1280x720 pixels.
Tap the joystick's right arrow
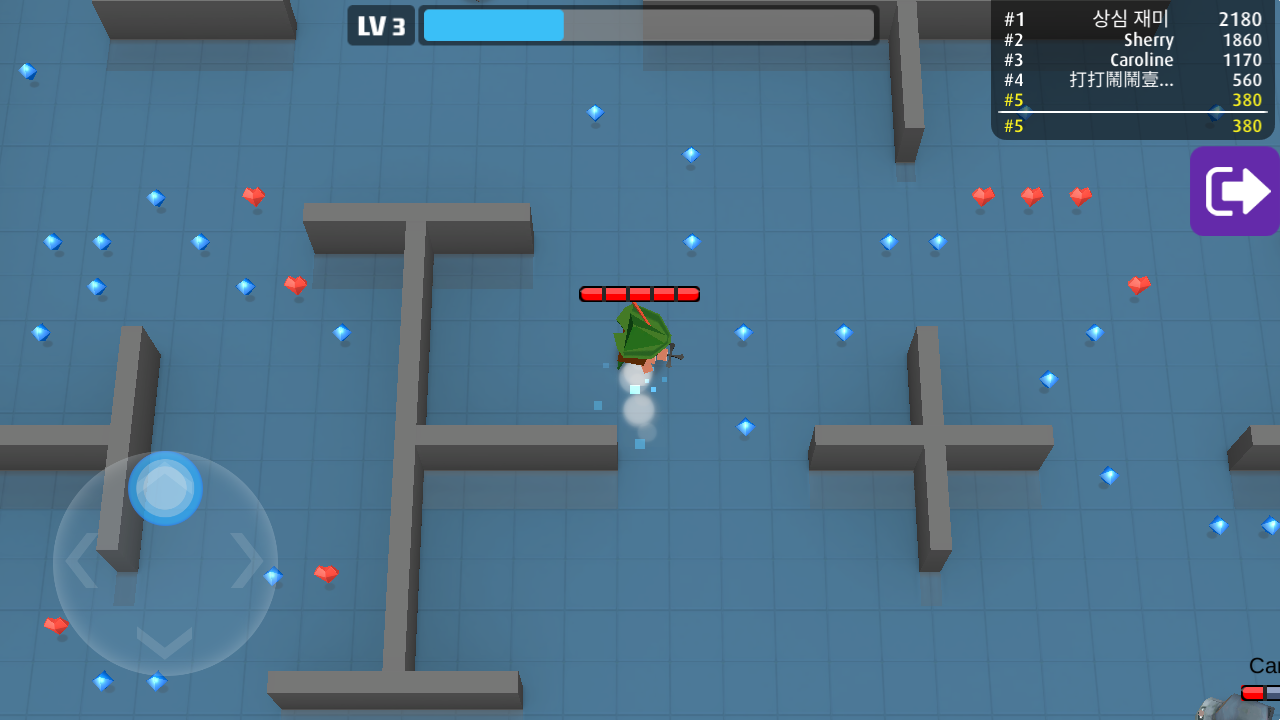[247, 560]
